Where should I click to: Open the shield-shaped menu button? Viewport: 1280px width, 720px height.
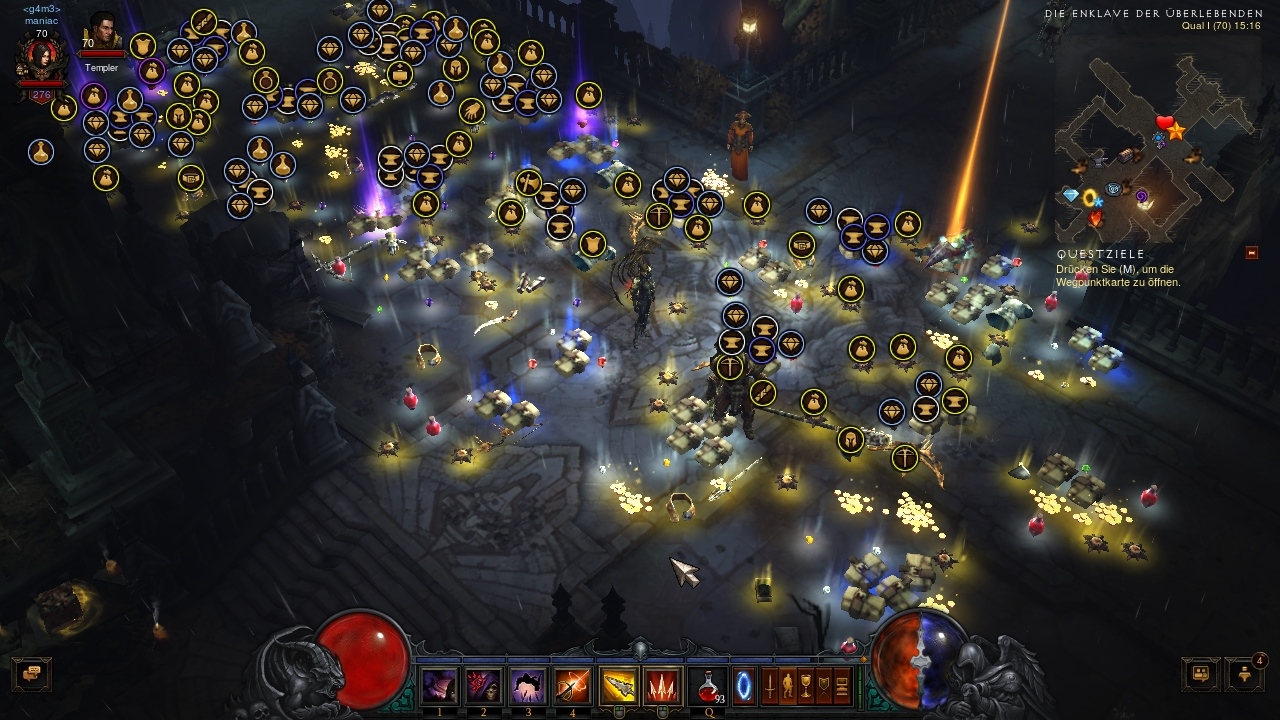coord(824,686)
